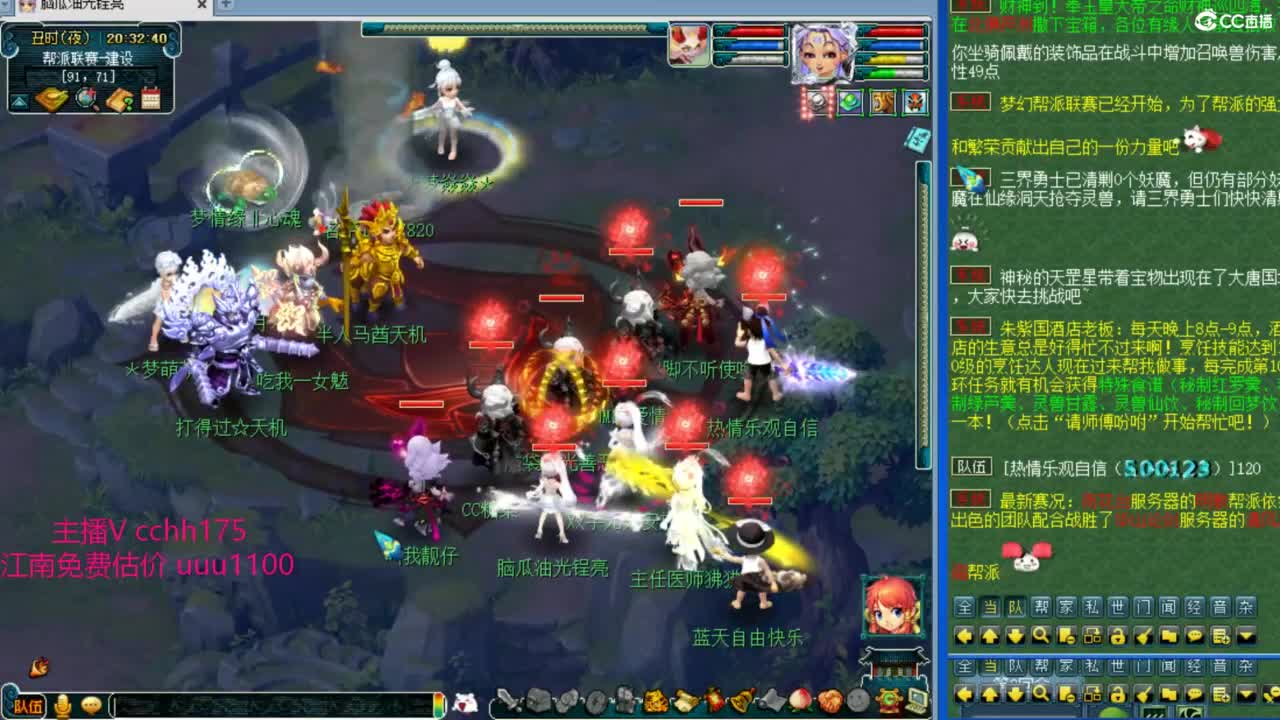Click the speech bubble icon in the chat toolbar
Screen dimensions: 1280x720
pyautogui.click(x=1195, y=636)
